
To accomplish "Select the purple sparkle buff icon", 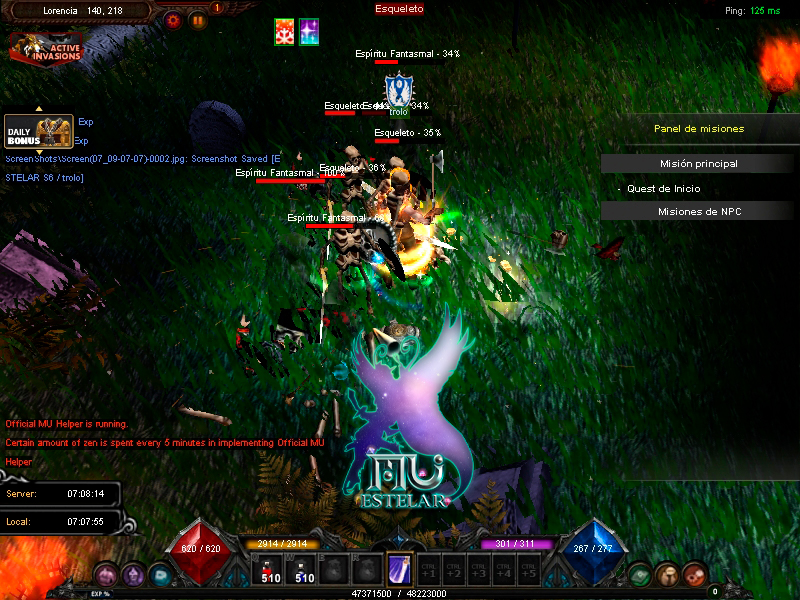I will click(x=310, y=32).
